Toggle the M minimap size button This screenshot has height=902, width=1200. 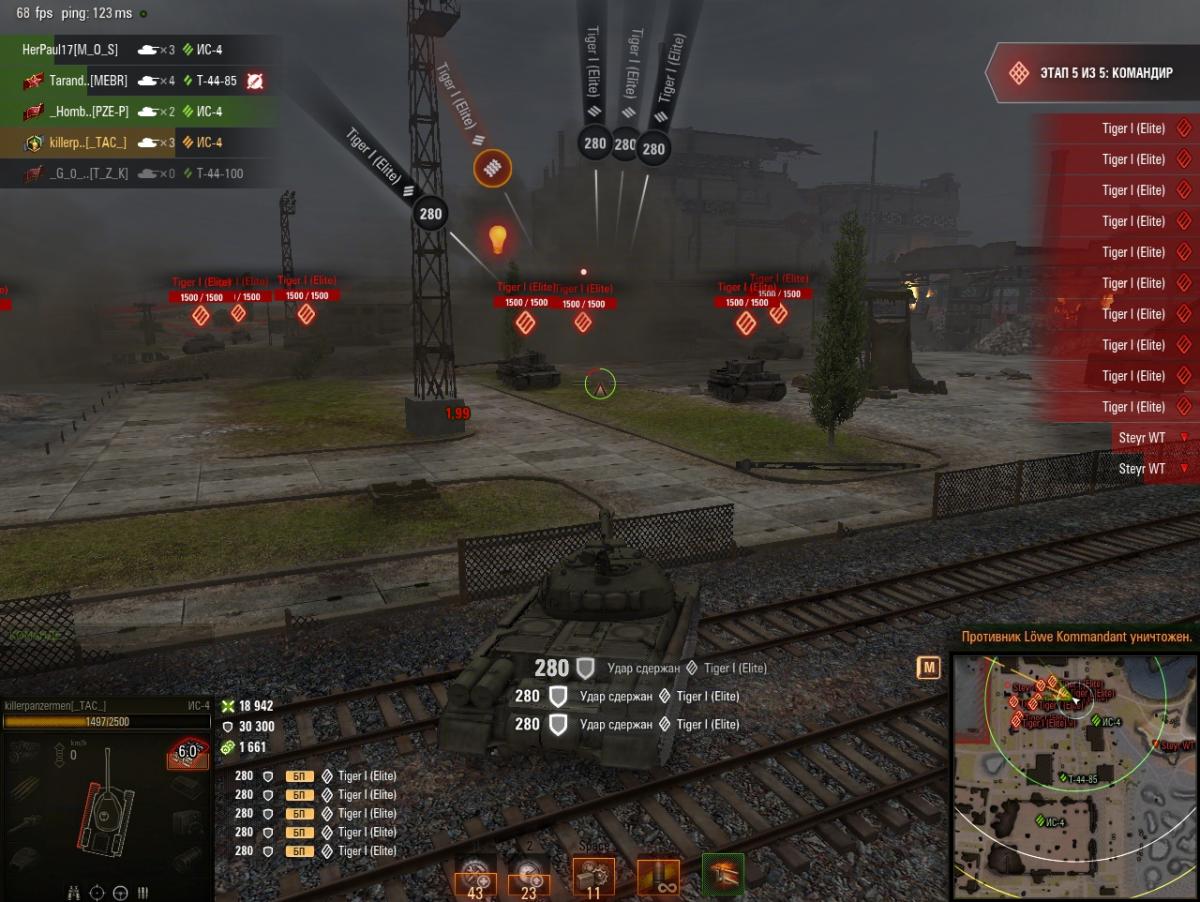click(x=929, y=668)
